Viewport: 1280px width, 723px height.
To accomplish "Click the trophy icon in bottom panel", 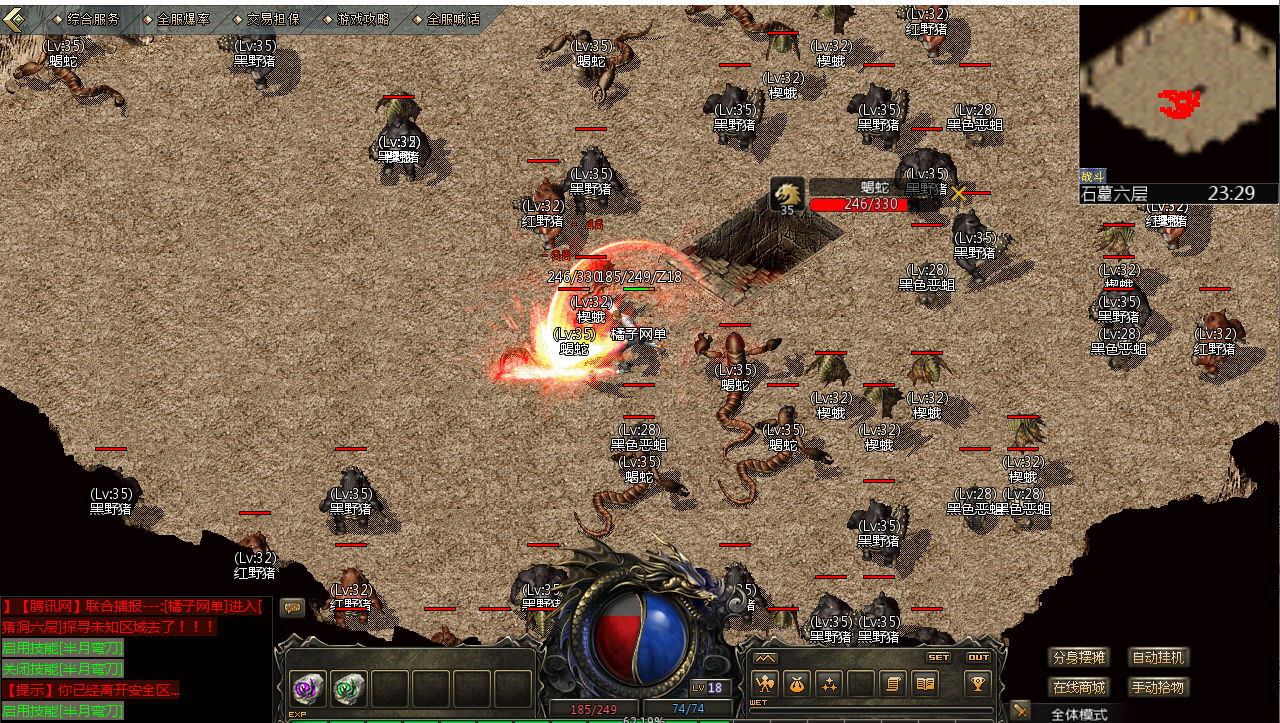I will pos(977,684).
